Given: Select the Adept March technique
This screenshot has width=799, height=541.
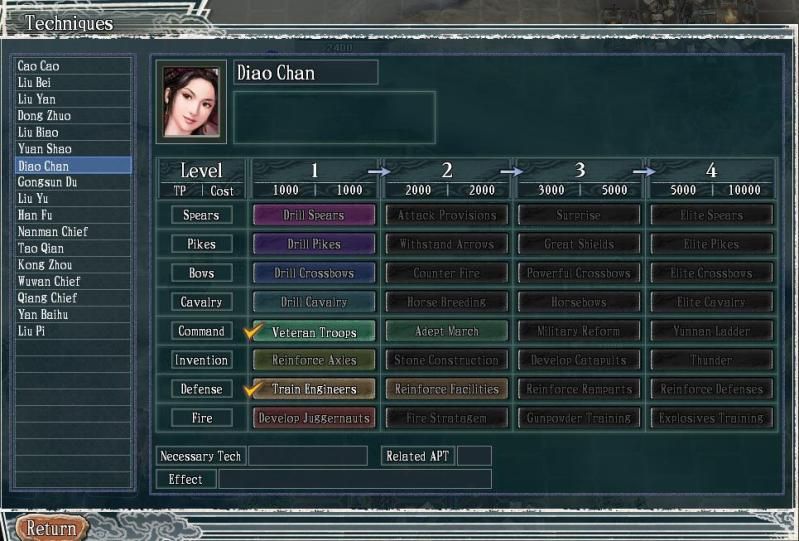Looking at the screenshot, I should (446, 332).
